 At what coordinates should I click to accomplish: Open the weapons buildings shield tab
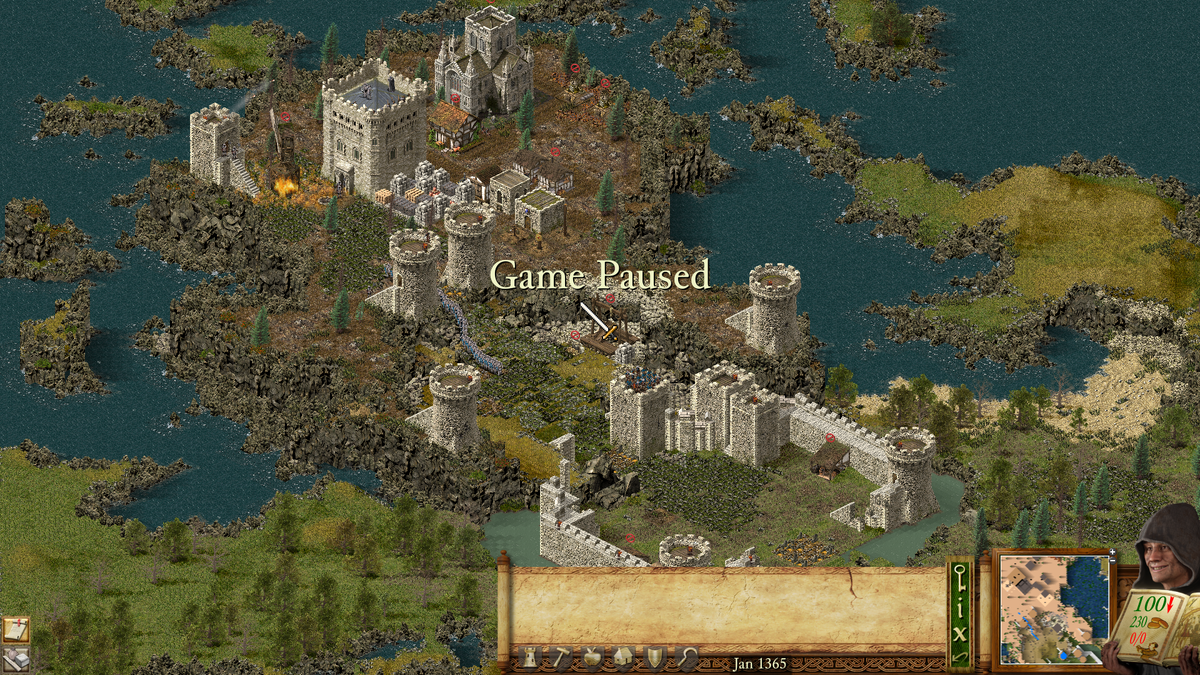(654, 657)
